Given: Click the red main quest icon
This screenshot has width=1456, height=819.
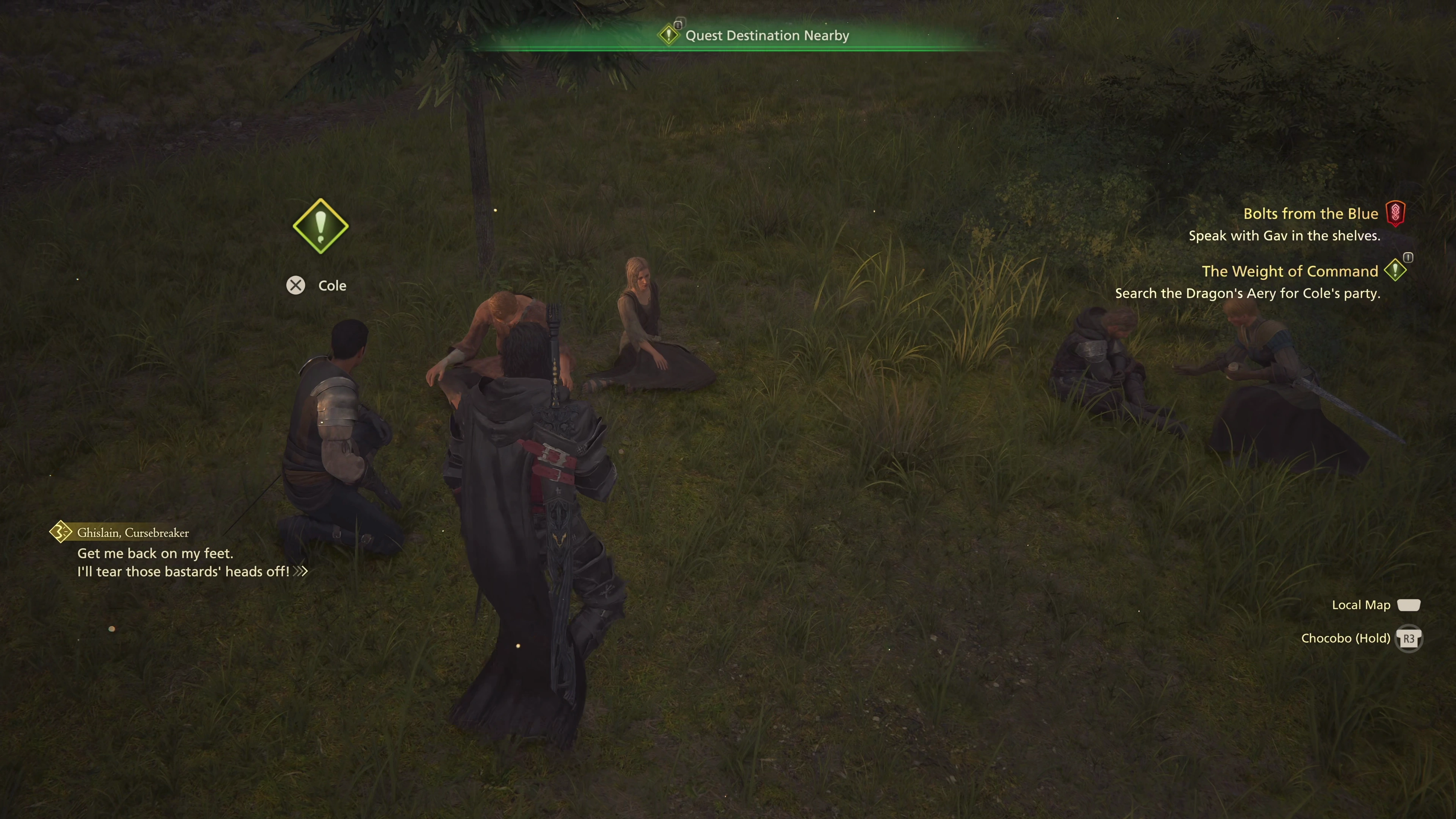Looking at the screenshot, I should (x=1395, y=213).
